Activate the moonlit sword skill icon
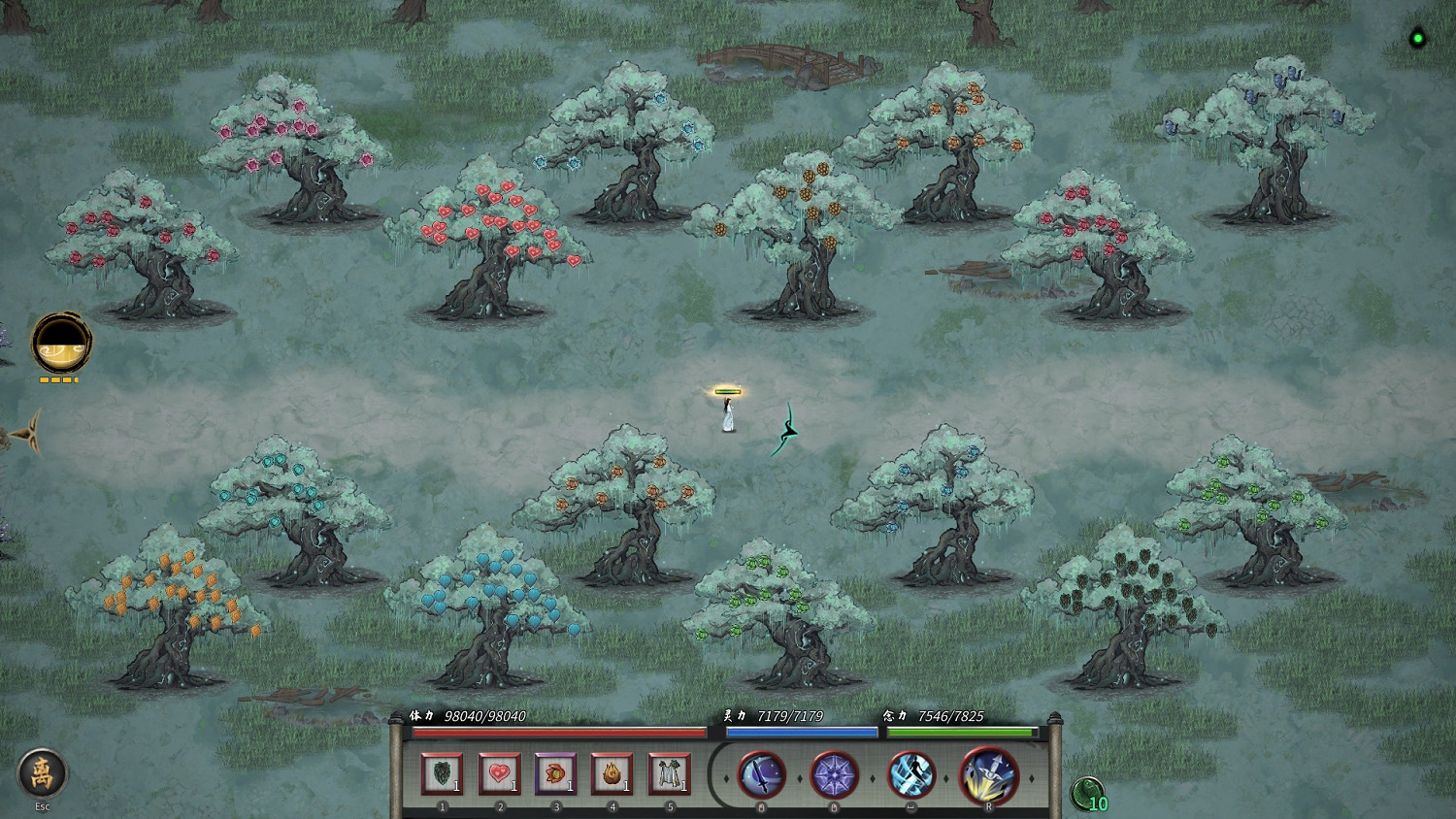This screenshot has height=819, width=1456. [760, 775]
